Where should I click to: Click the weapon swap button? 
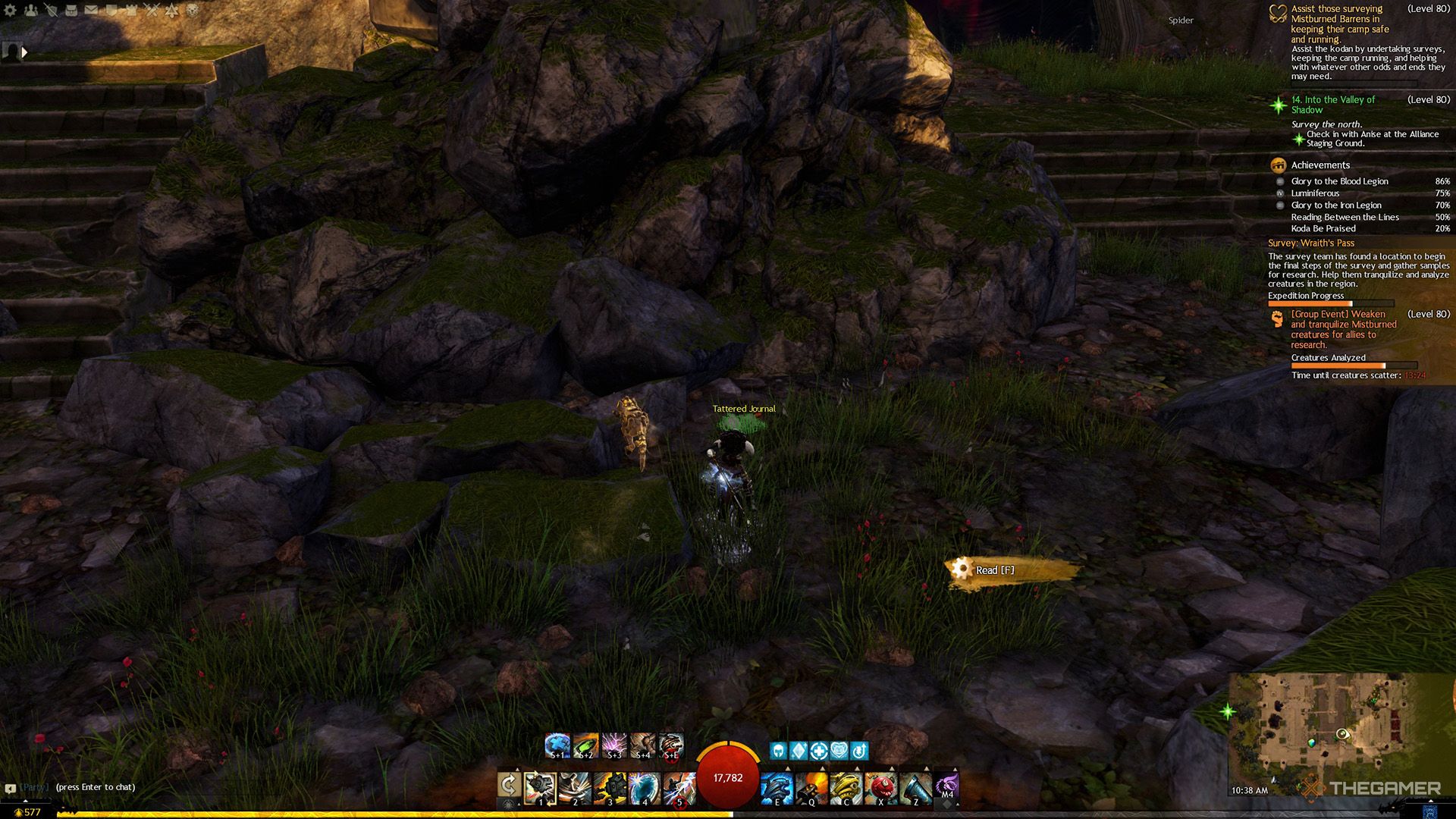click(508, 786)
